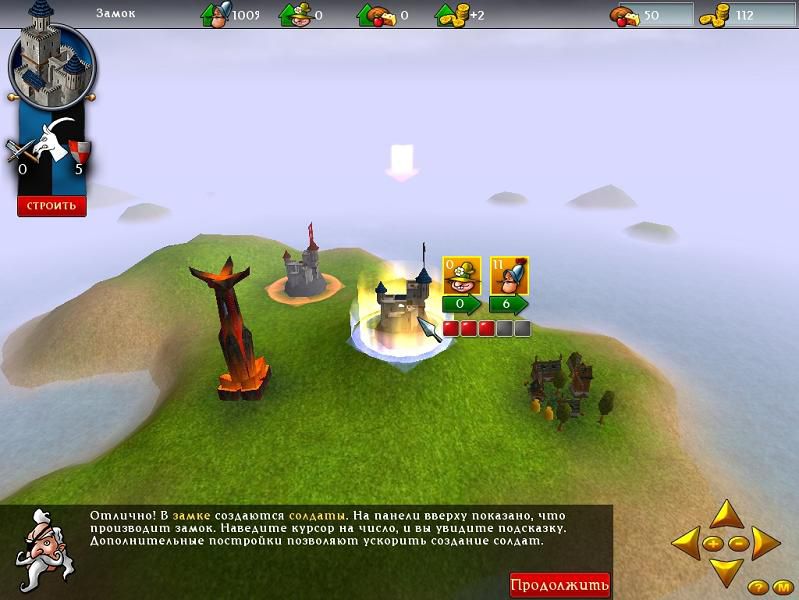Click the soldier production icon in top bar
The height and width of the screenshot is (600, 799).
tap(216, 15)
